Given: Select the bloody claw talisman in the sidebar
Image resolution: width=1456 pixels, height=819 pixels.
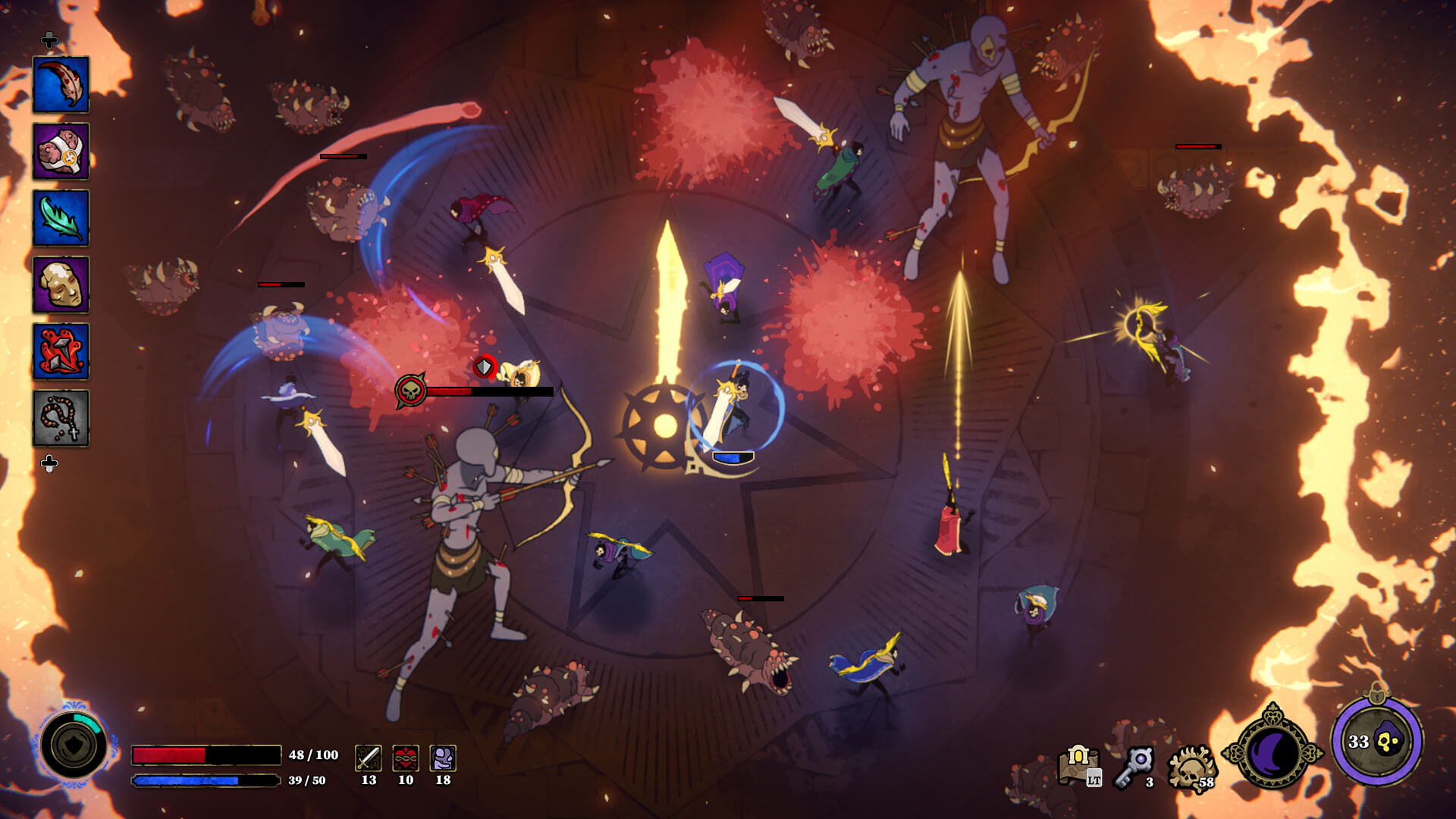Looking at the screenshot, I should [x=61, y=83].
